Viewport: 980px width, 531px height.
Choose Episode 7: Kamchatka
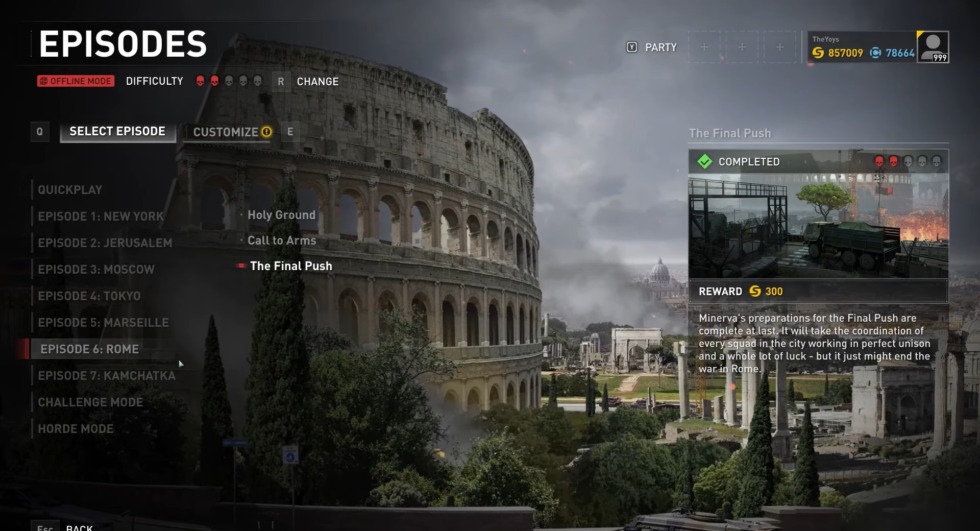coord(106,376)
